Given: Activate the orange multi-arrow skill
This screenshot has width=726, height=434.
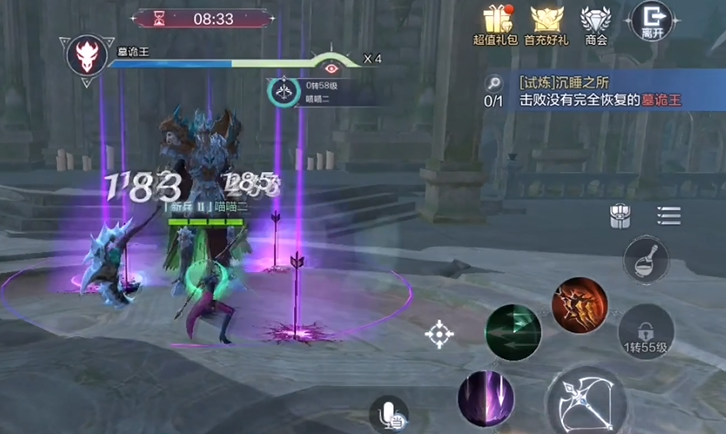Looking at the screenshot, I should pos(580,306).
